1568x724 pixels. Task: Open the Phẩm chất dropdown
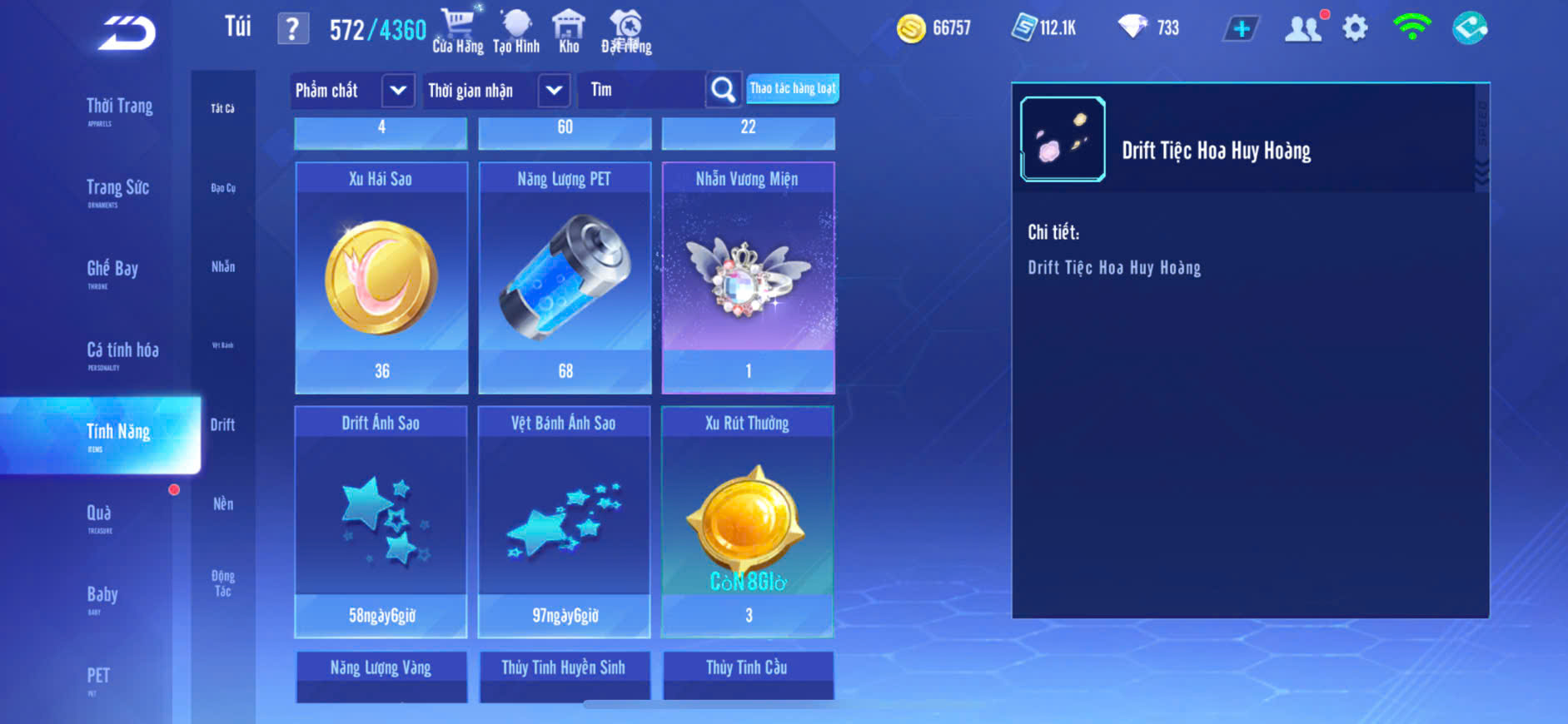[x=397, y=90]
